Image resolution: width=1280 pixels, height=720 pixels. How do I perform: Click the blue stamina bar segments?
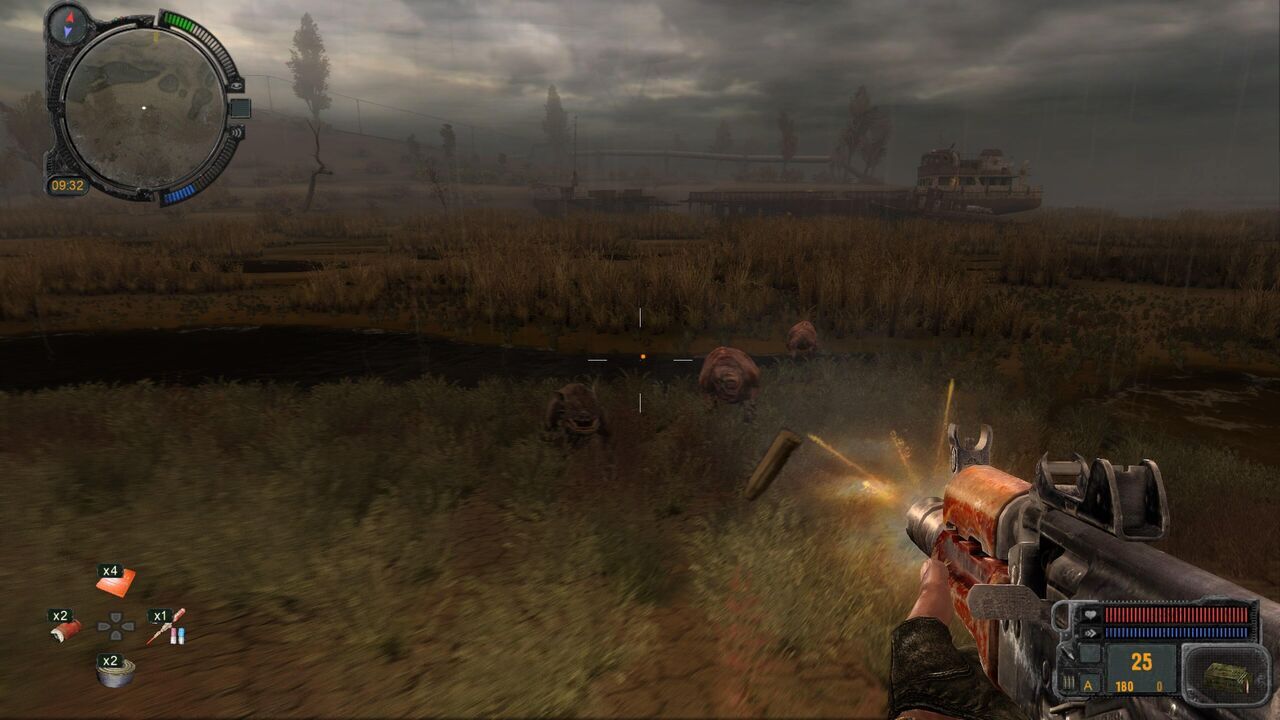tap(1176, 632)
